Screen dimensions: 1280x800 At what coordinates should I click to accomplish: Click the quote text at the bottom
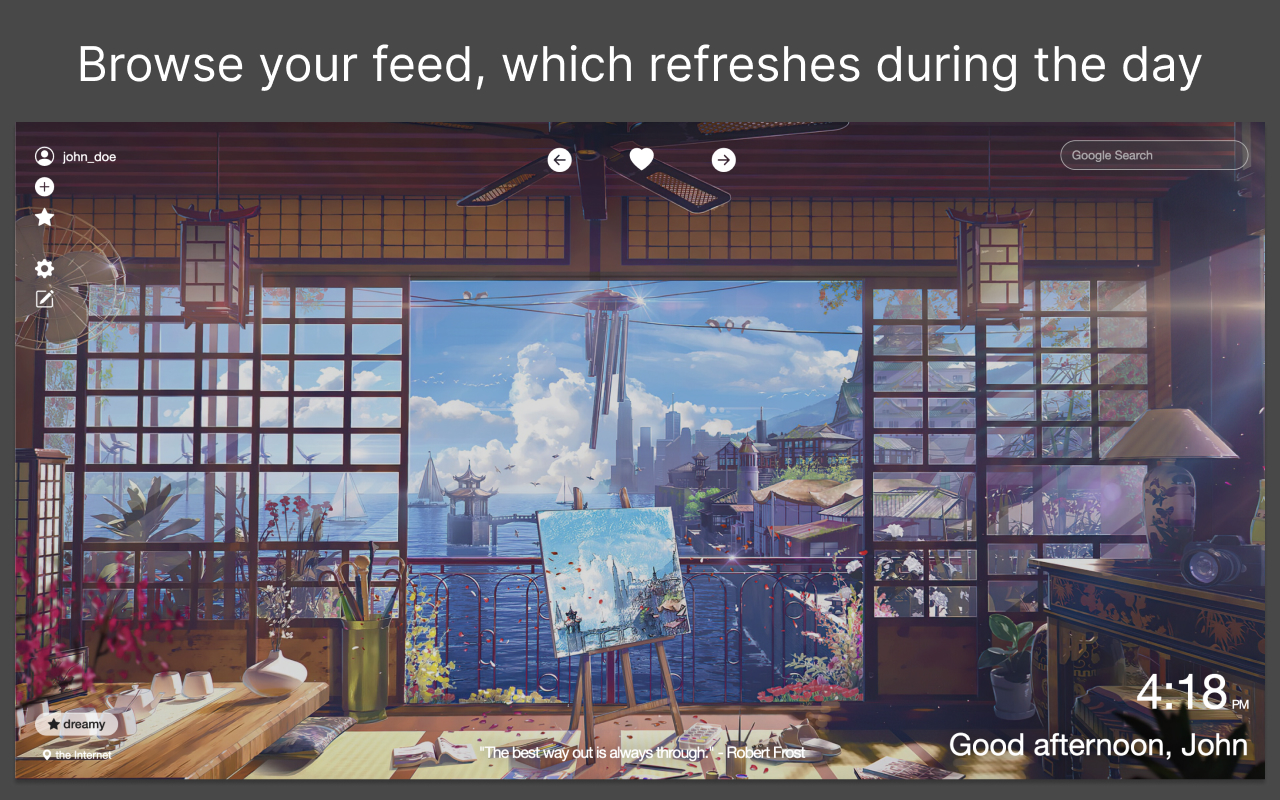[x=600, y=751]
